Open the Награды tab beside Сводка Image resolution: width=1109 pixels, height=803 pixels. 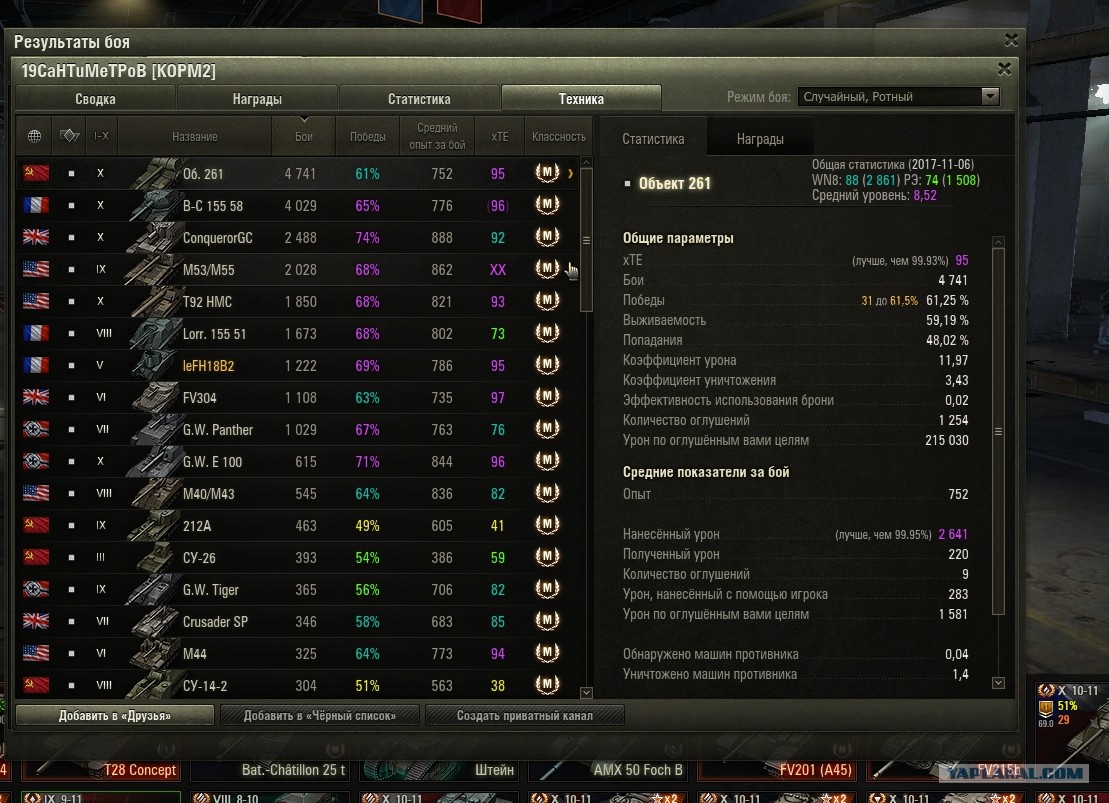[257, 99]
